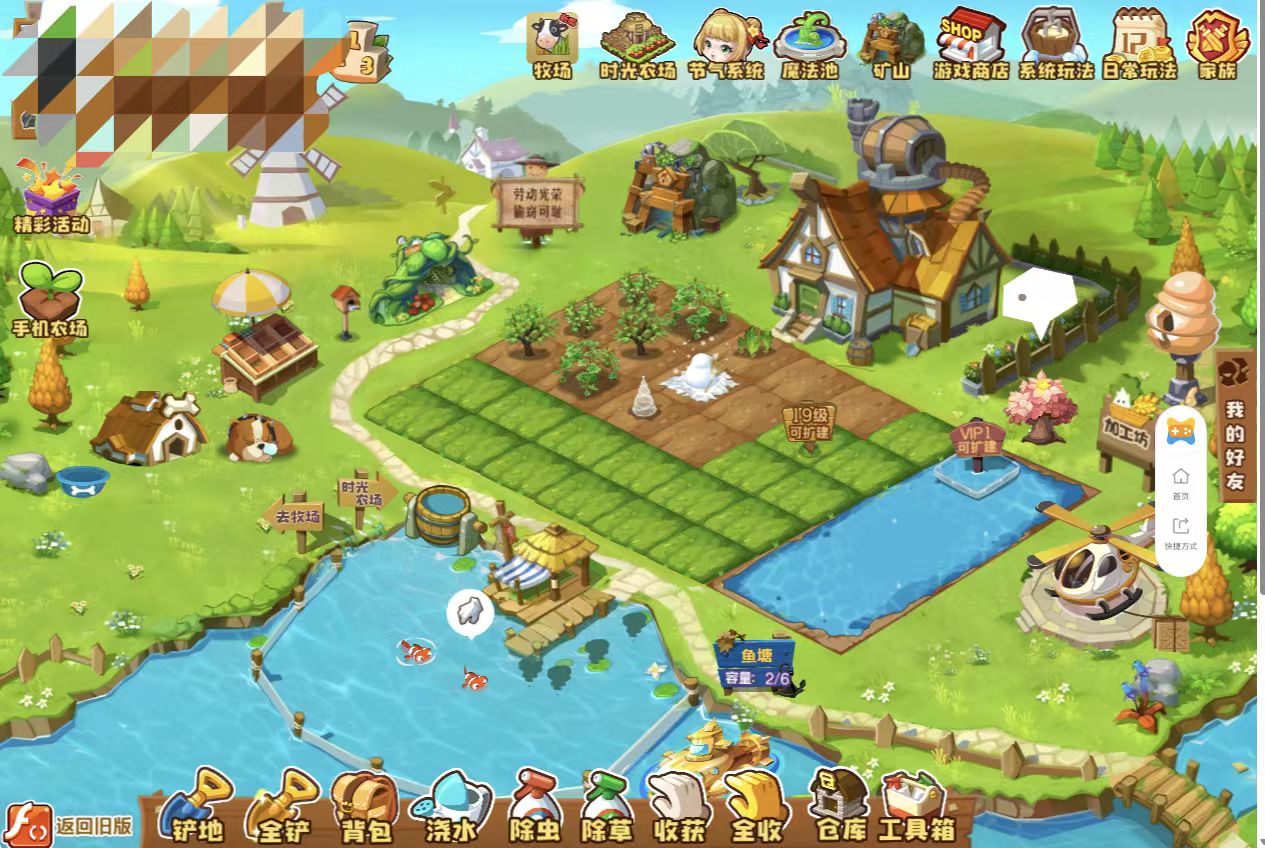Click the 首页 home button in sidebar
1265x848 pixels.
point(1181,482)
